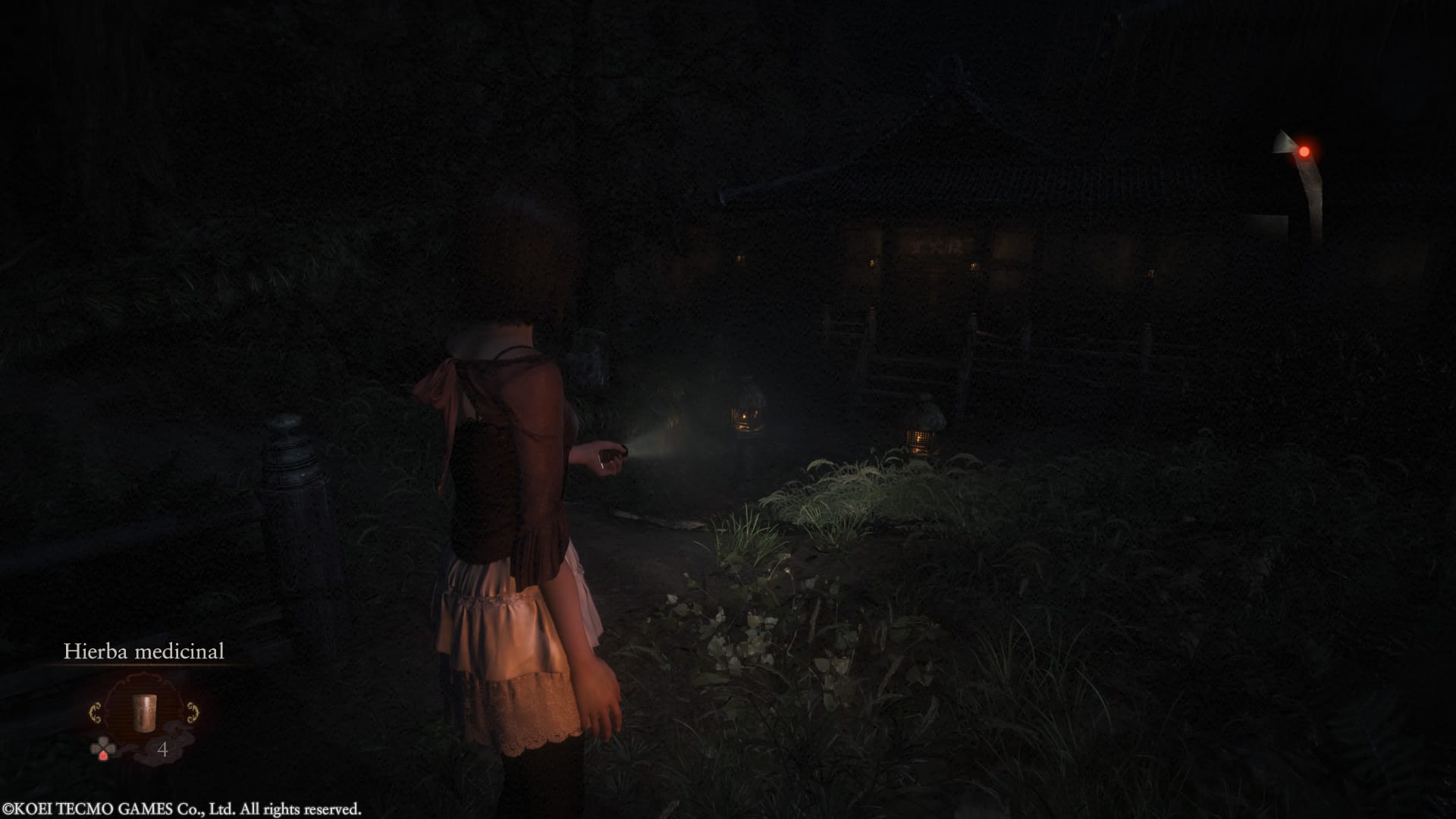Toggle the lantern near the shrine steps
This screenshot has width=1456, height=819.
coord(920,440)
